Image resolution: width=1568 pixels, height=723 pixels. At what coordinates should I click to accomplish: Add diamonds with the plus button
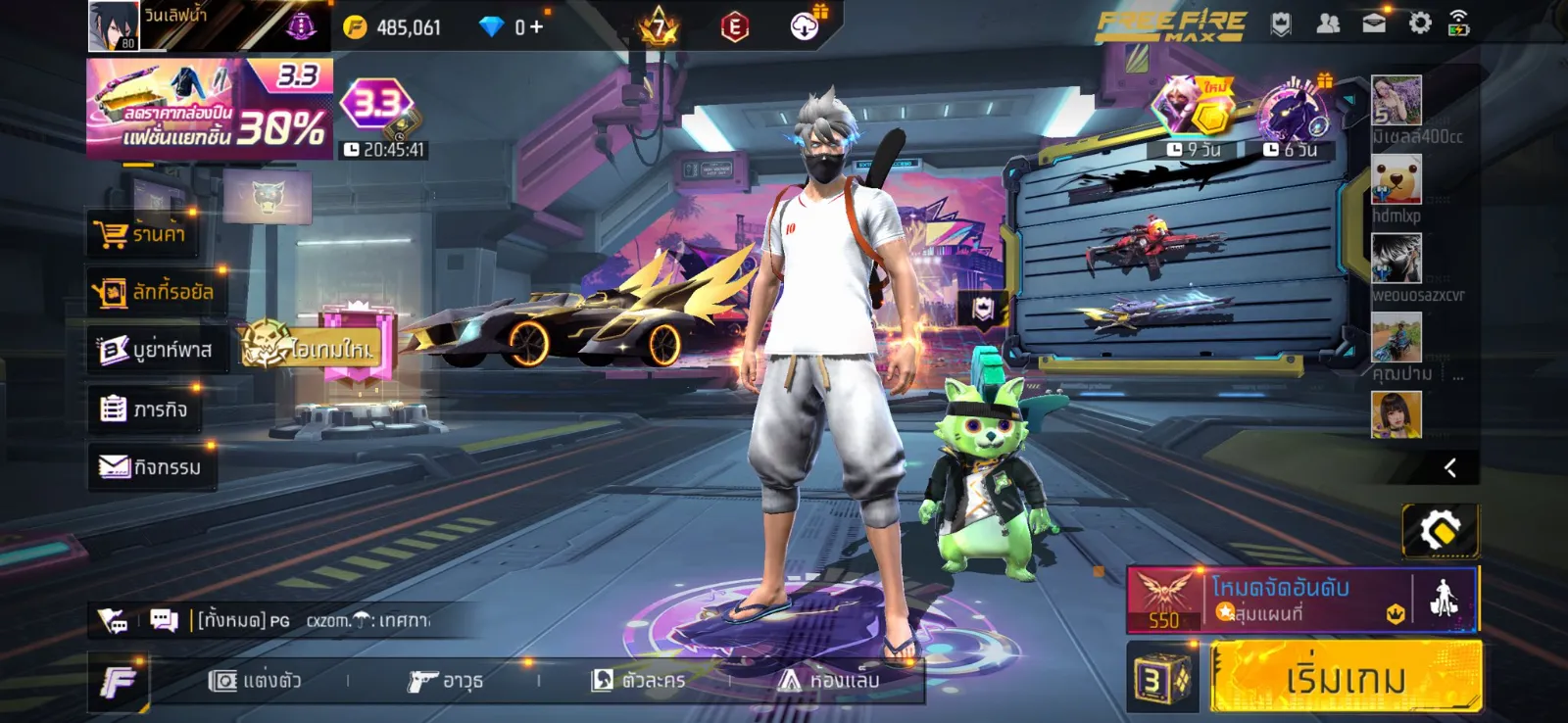536,26
